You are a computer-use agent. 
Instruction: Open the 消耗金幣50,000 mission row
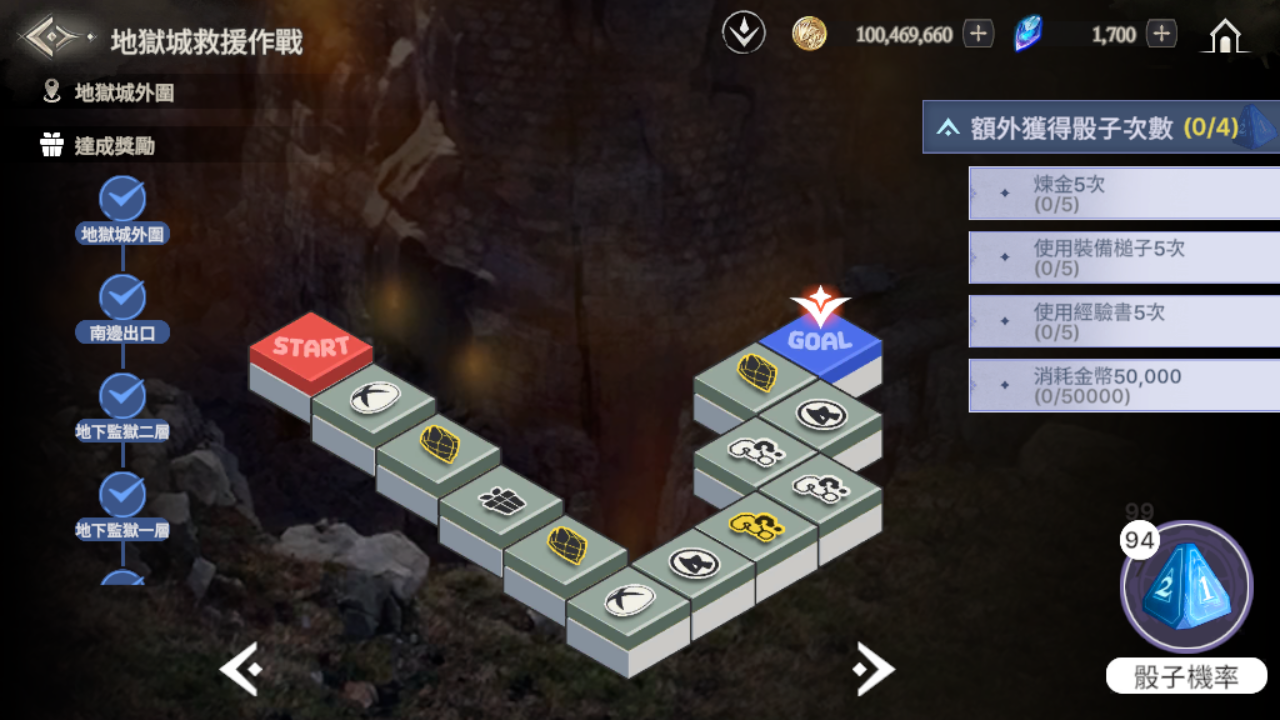(x=1123, y=386)
